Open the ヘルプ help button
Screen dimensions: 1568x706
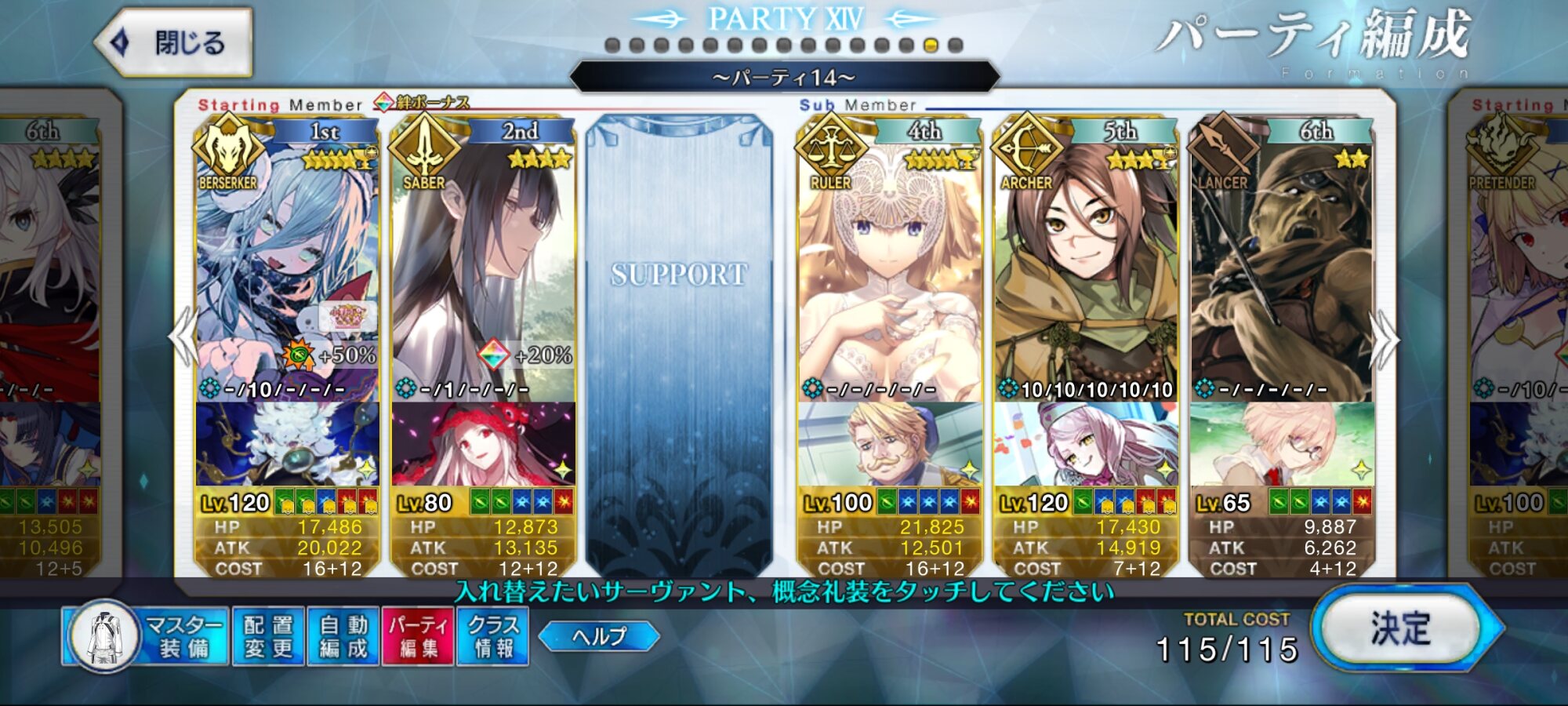click(x=599, y=636)
